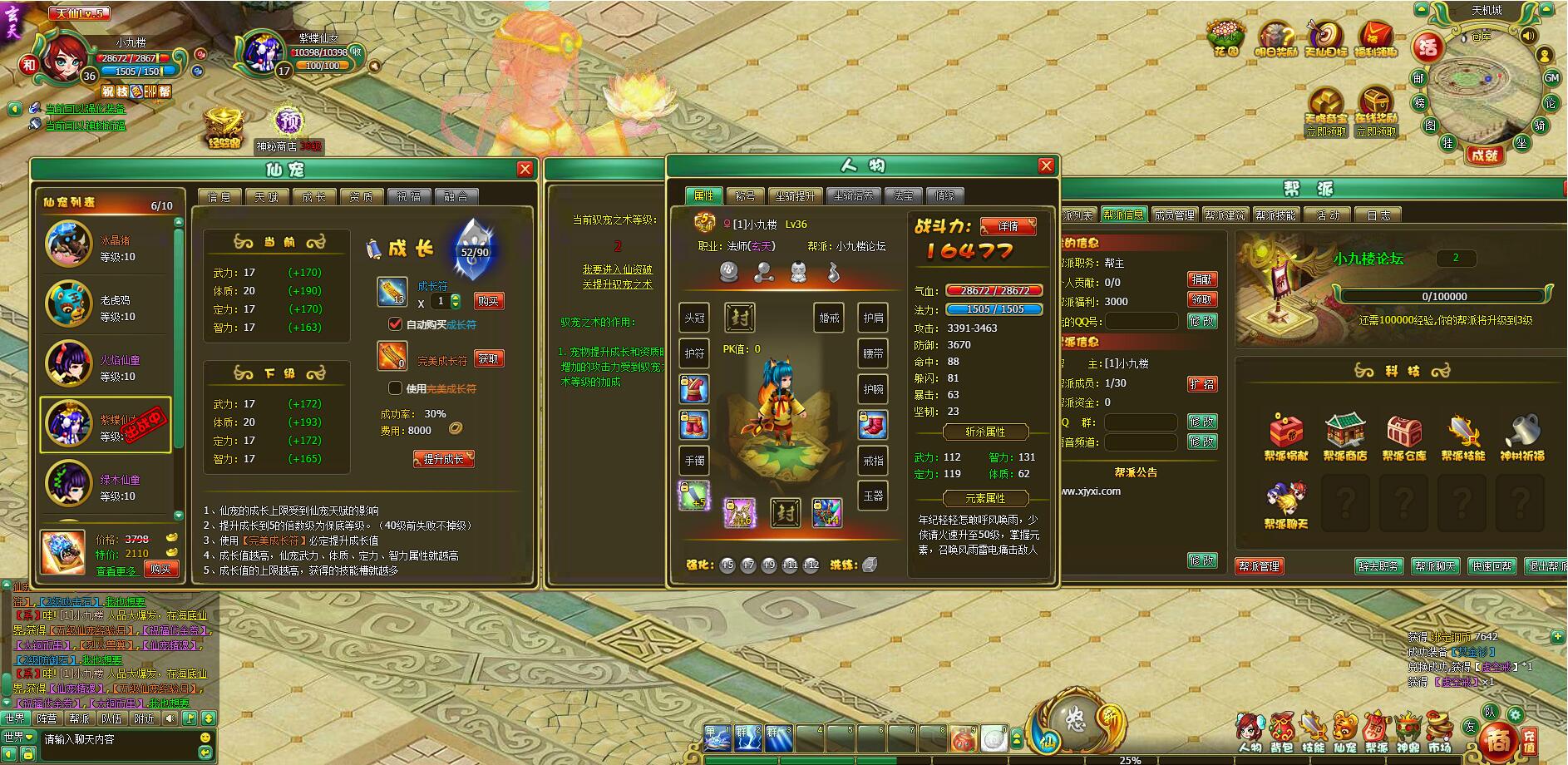Open the 坐骑提升 mount upgrade tab
Viewport: 1568px width, 765px height.
click(795, 196)
